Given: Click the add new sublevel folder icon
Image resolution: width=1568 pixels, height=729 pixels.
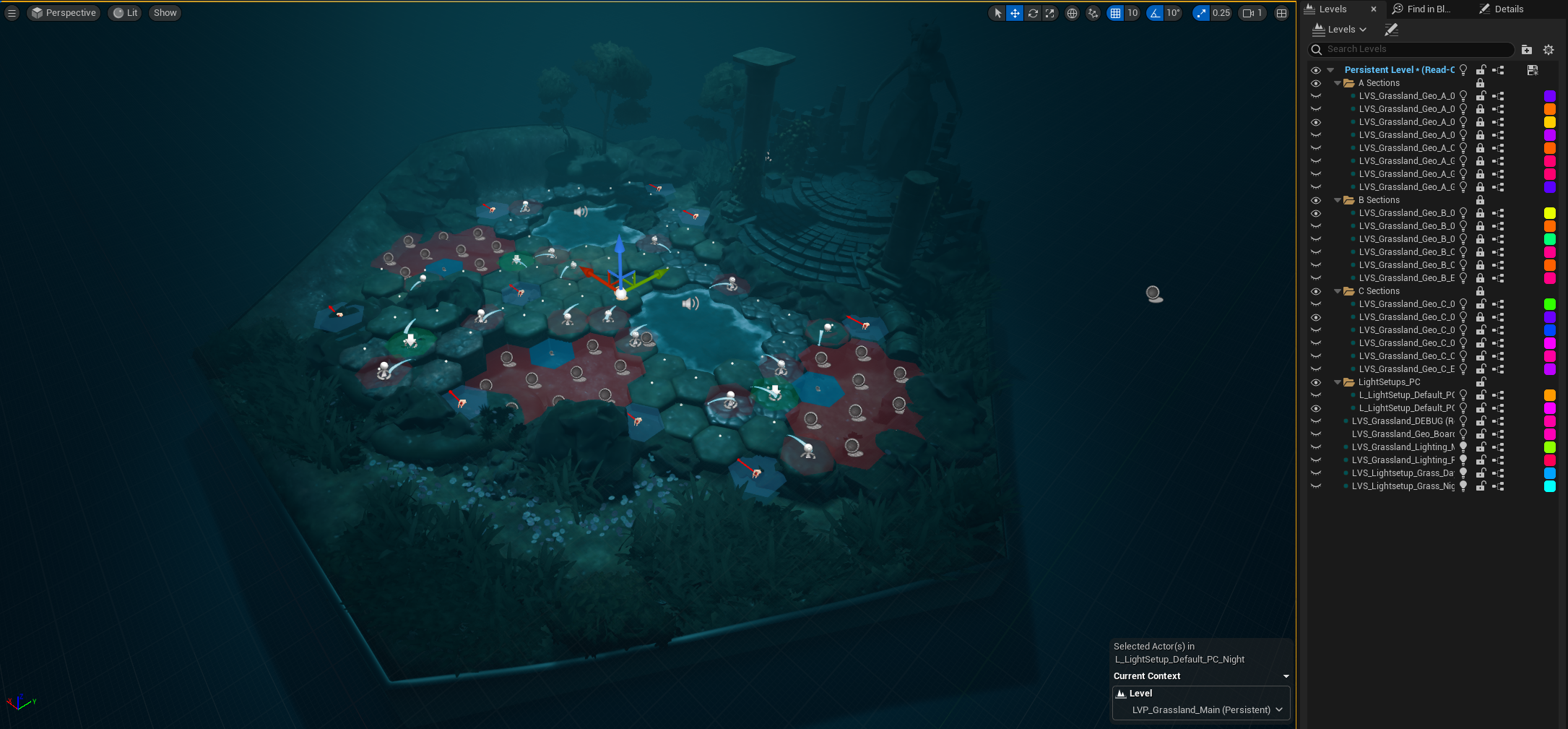Looking at the screenshot, I should pyautogui.click(x=1526, y=49).
